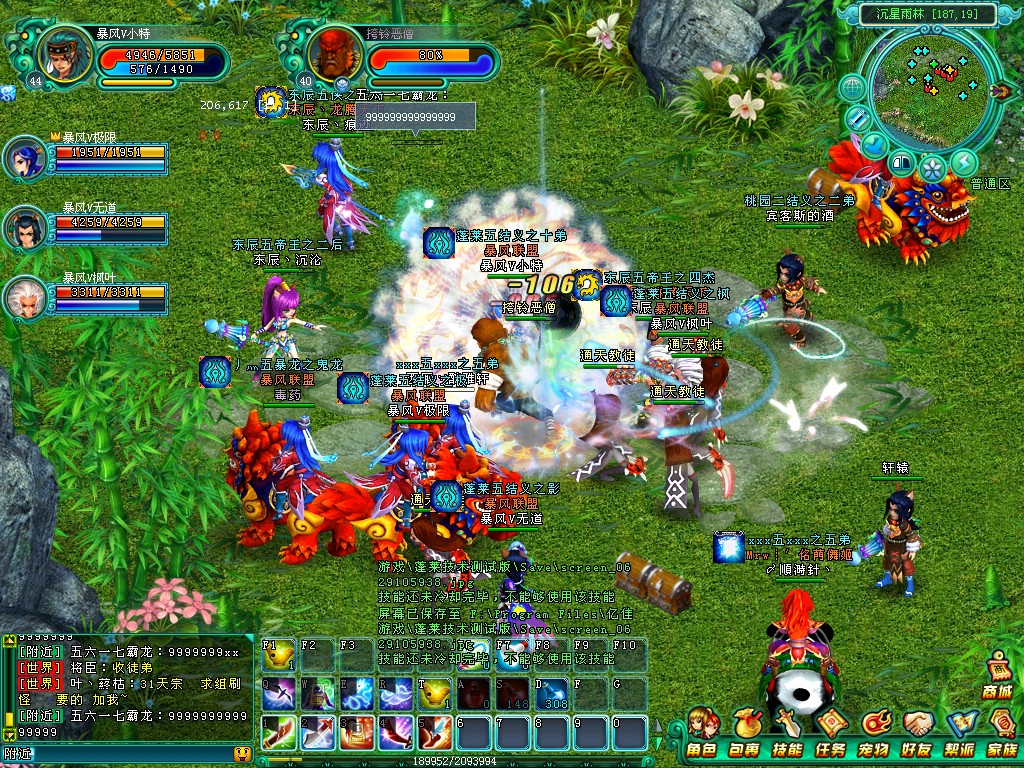Image resolution: width=1024 pixels, height=768 pixels.
Task: Open the 商城 item shop
Action: (x=997, y=675)
